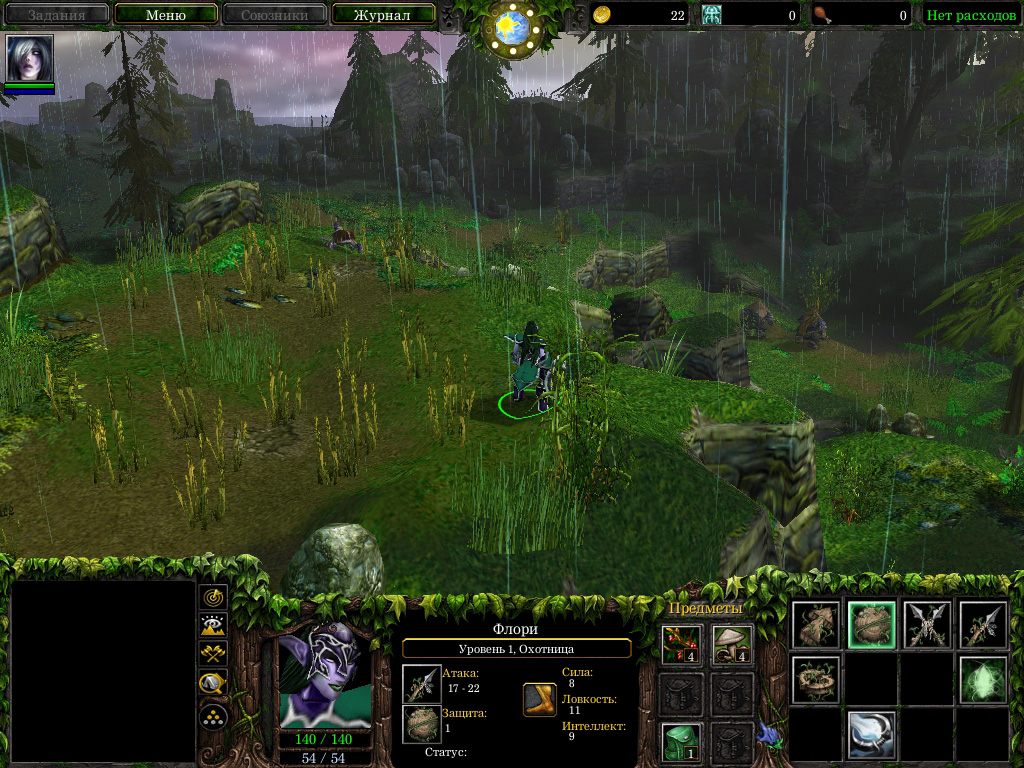Click the Задания quests button
1024x768 pixels.
[56, 15]
